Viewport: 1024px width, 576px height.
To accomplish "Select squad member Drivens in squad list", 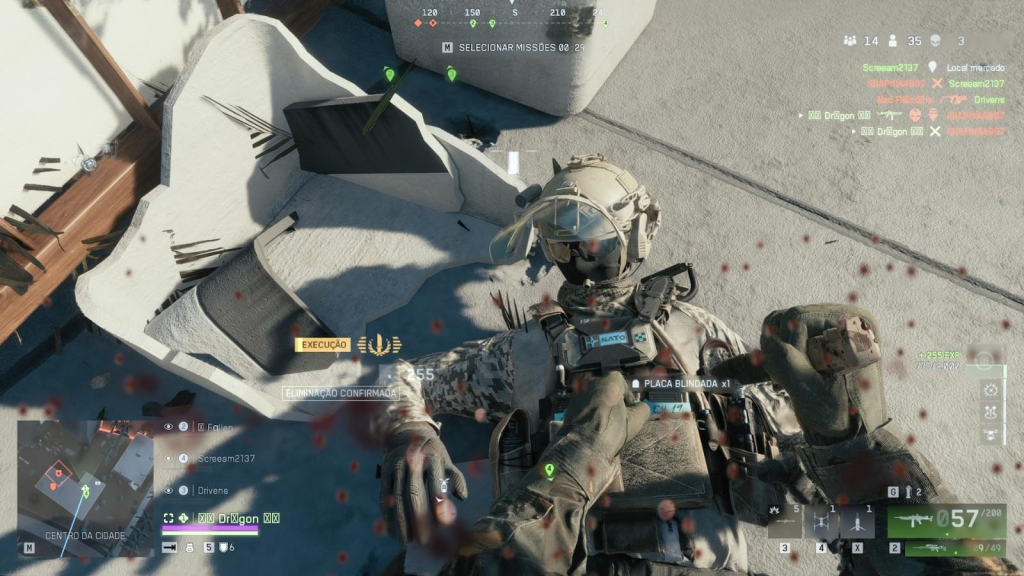I will click(213, 490).
